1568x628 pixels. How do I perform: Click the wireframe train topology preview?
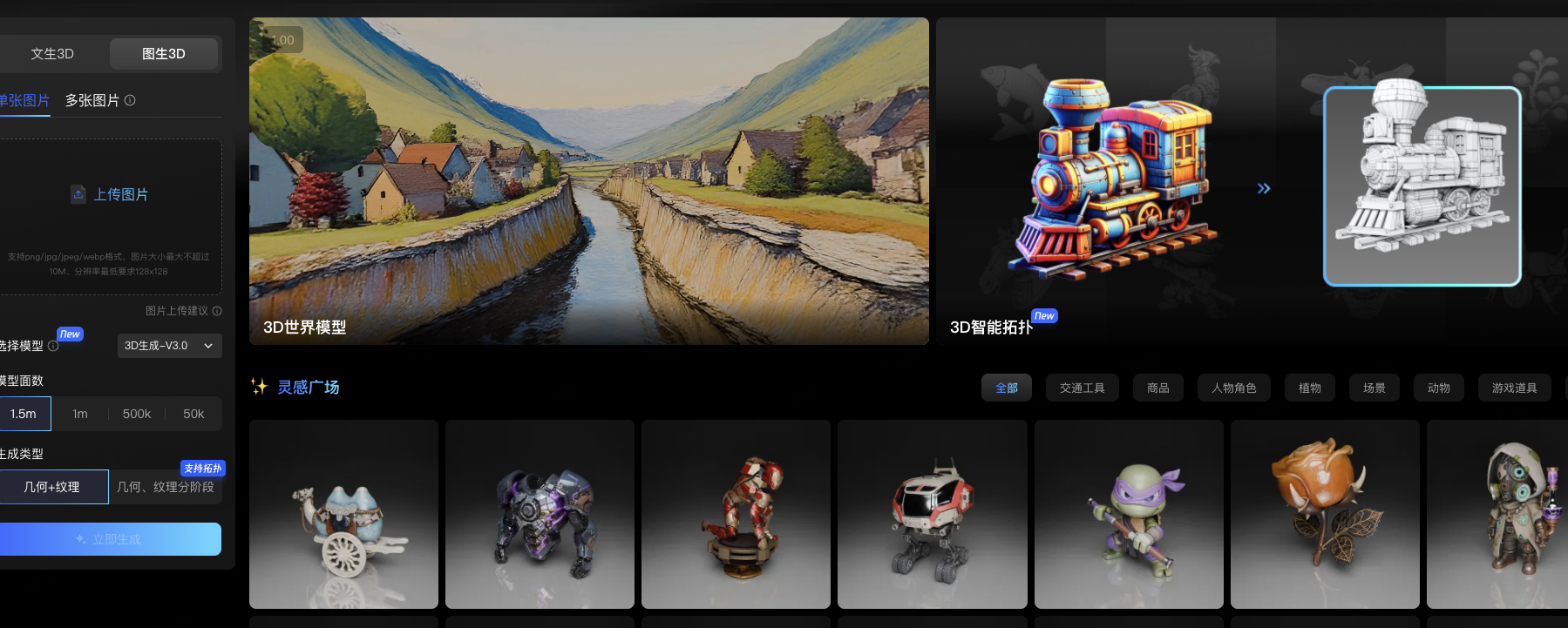coord(1422,186)
